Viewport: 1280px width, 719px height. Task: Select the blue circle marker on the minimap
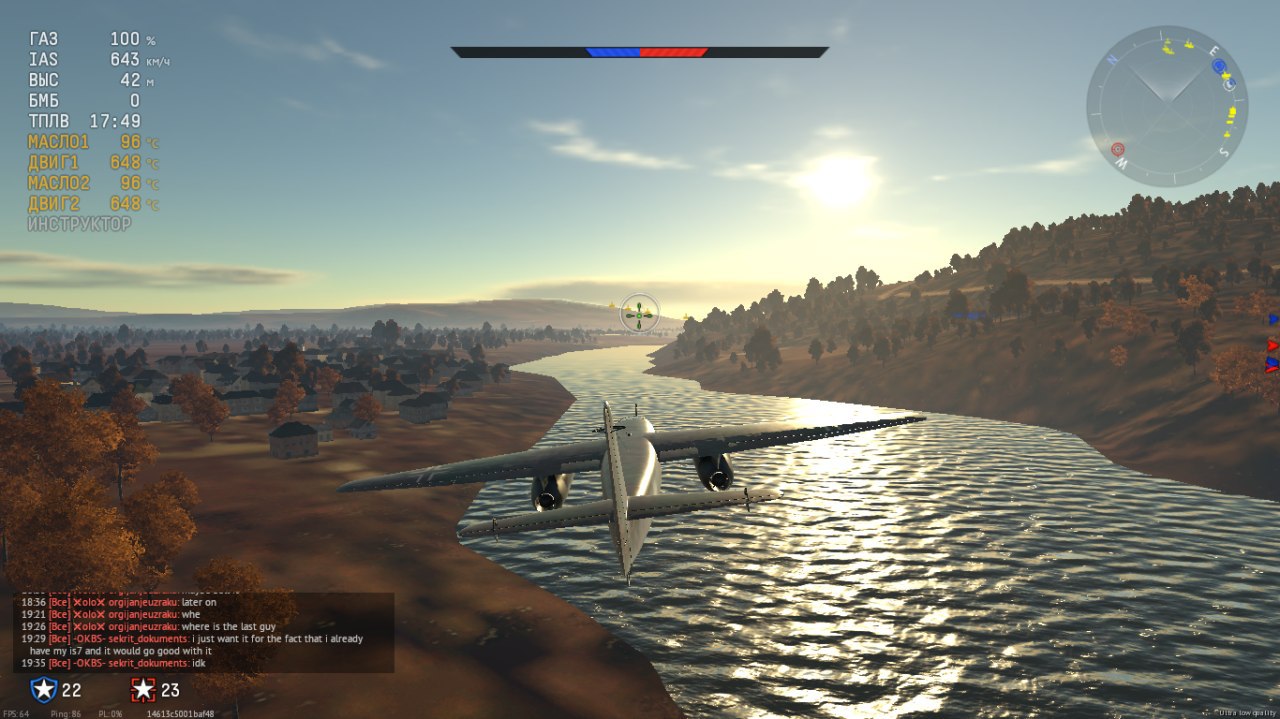(1218, 66)
